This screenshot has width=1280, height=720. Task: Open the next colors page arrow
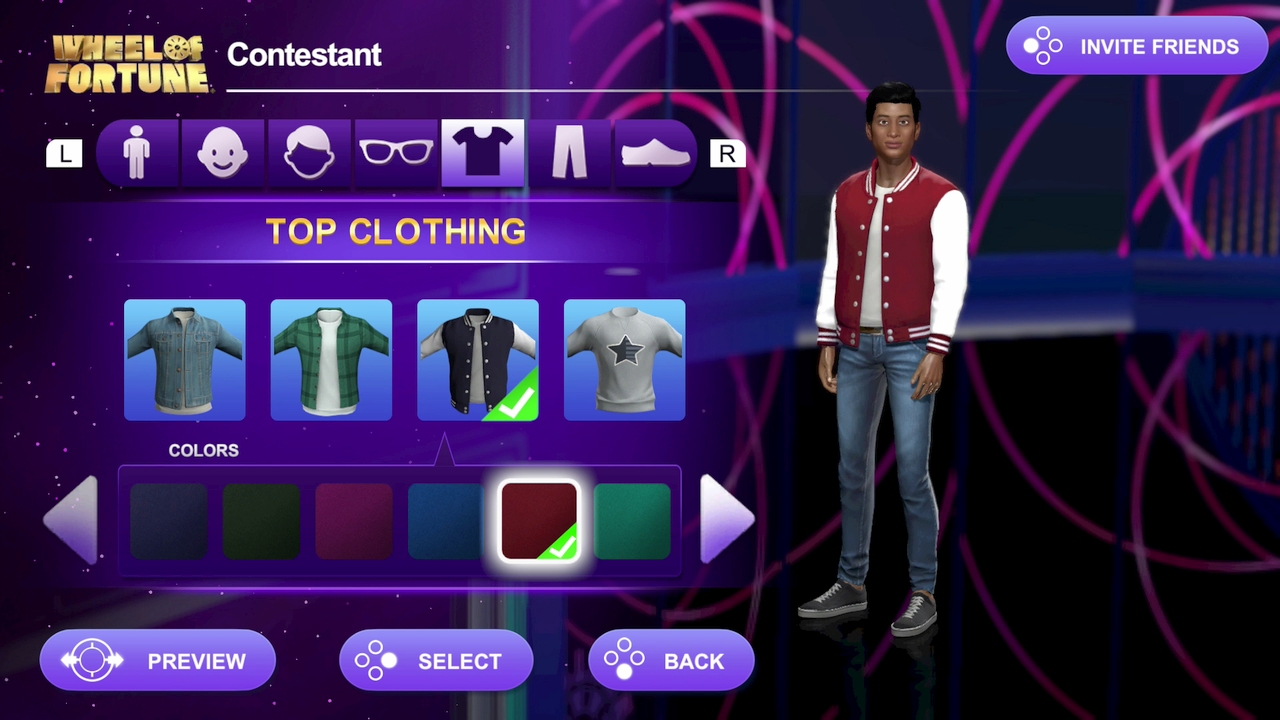pos(727,520)
